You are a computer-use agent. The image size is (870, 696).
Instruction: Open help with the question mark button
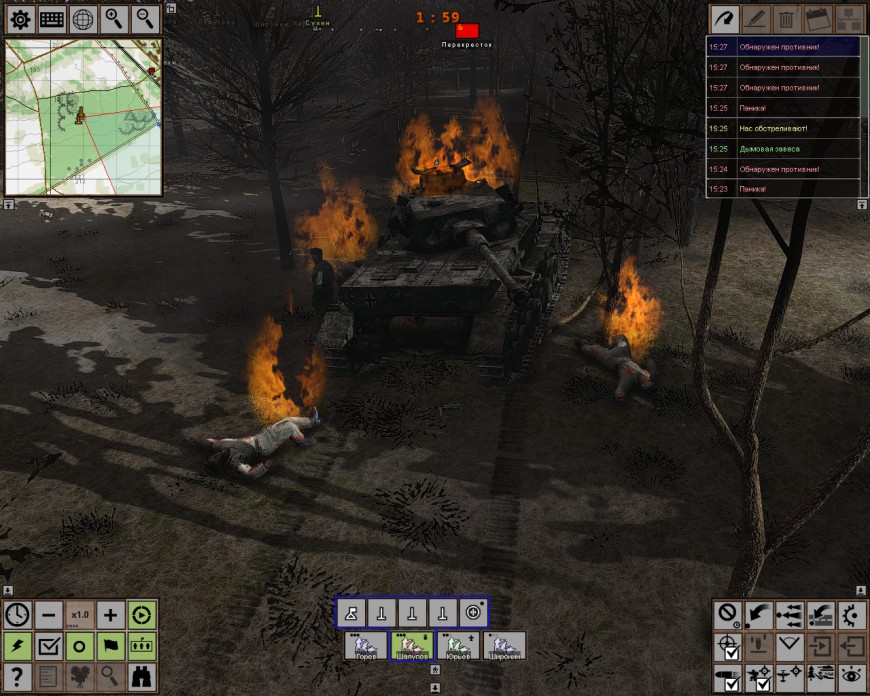click(x=17, y=676)
